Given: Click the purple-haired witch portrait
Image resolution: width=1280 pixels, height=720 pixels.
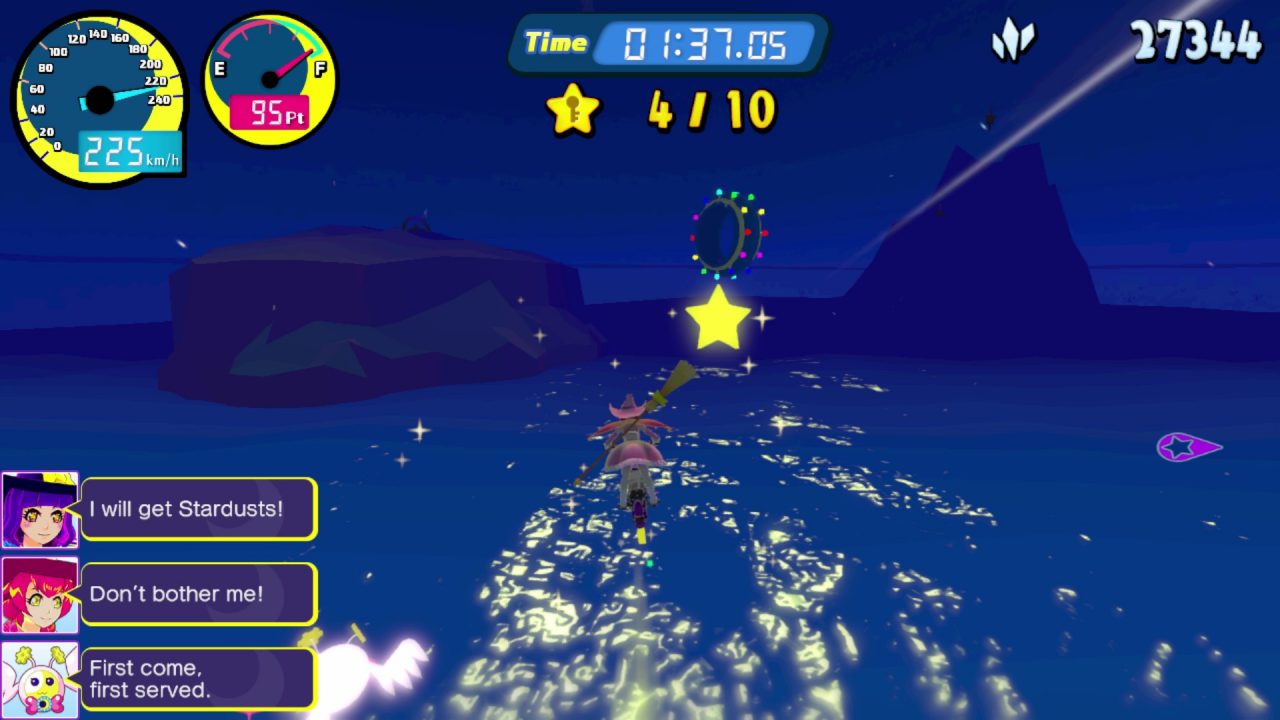Looking at the screenshot, I should click(x=40, y=510).
